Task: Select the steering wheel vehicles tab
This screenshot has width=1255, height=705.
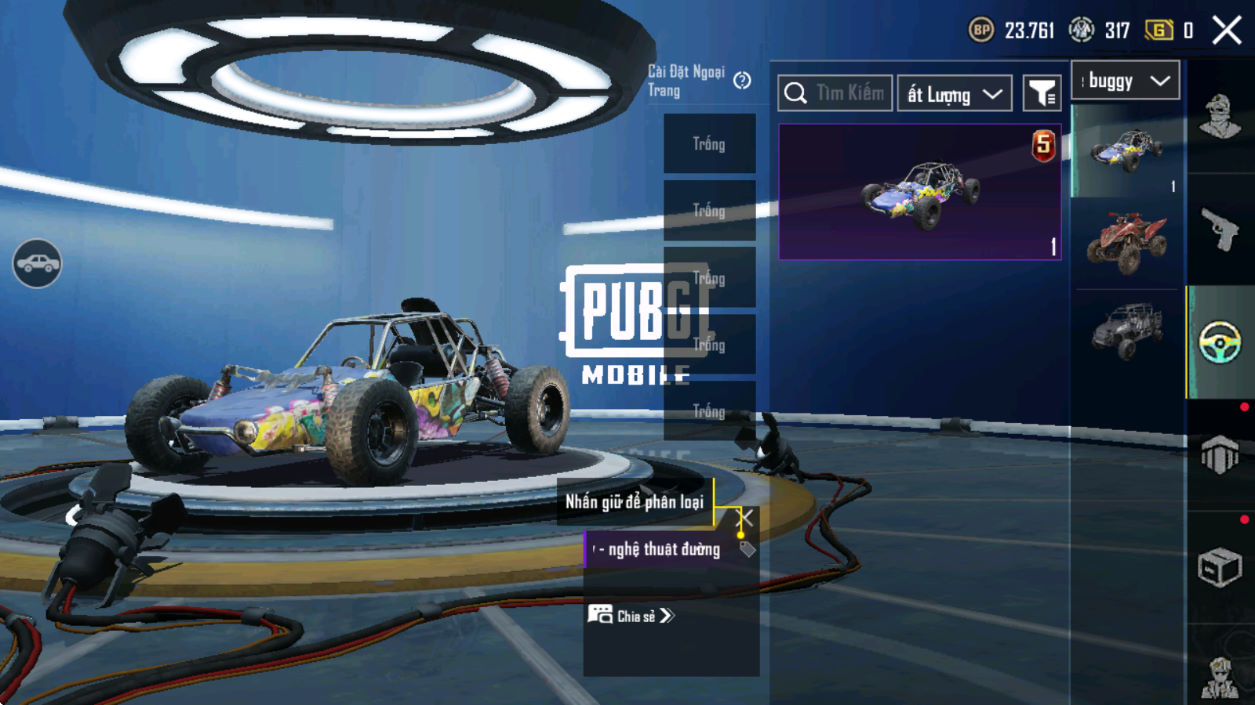Action: 1219,343
